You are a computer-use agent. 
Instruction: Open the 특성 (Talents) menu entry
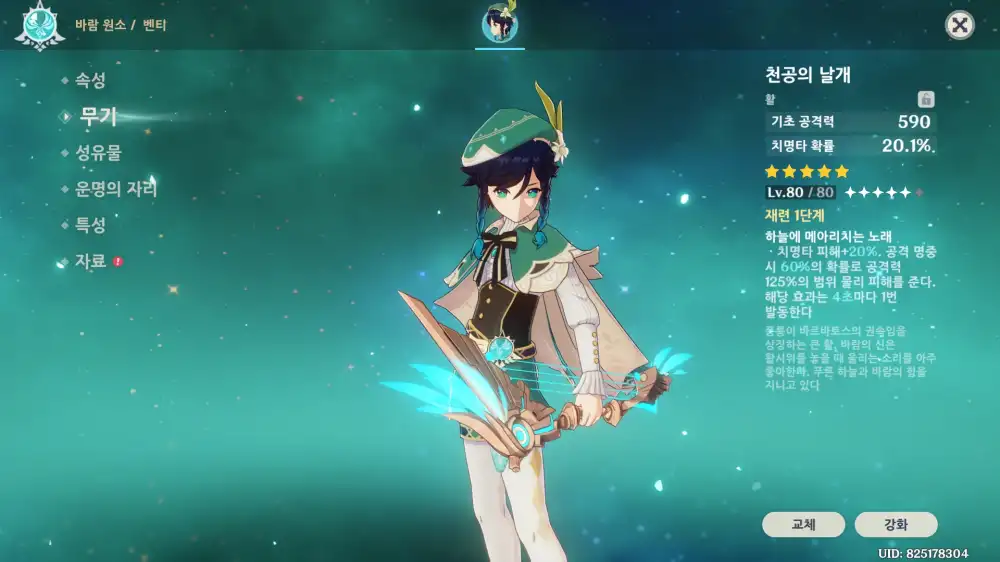point(90,225)
